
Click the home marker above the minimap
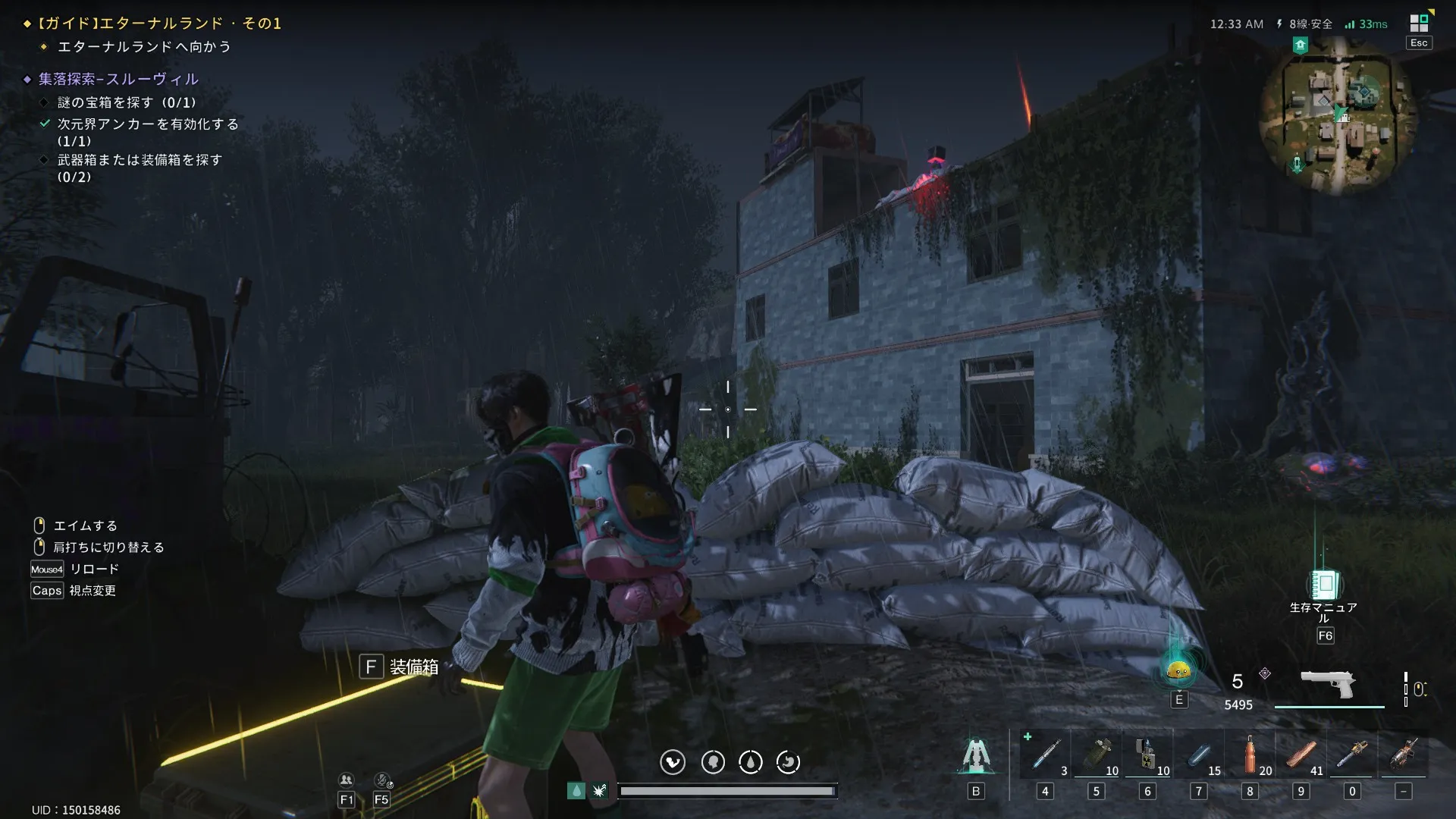[1301, 45]
